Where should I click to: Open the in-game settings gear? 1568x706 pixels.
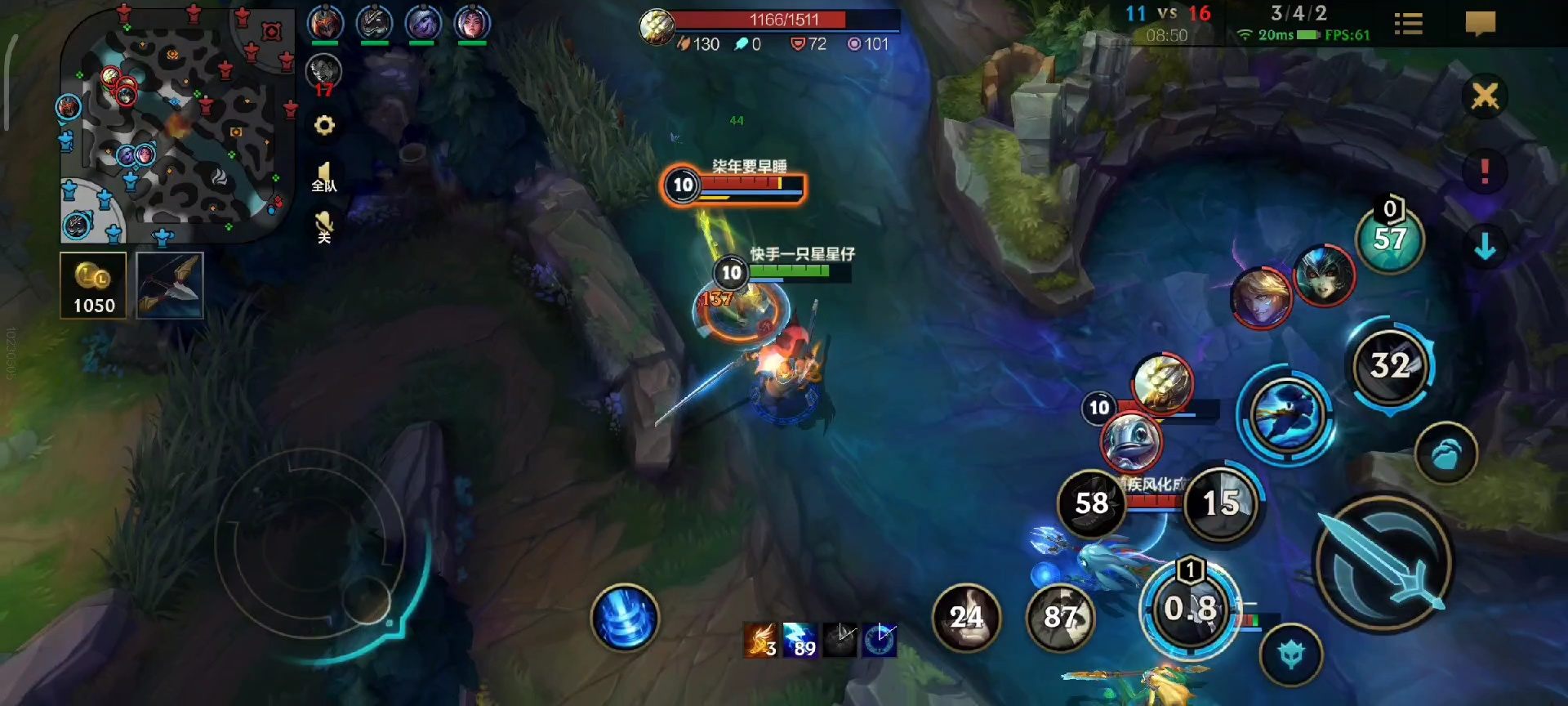point(325,125)
